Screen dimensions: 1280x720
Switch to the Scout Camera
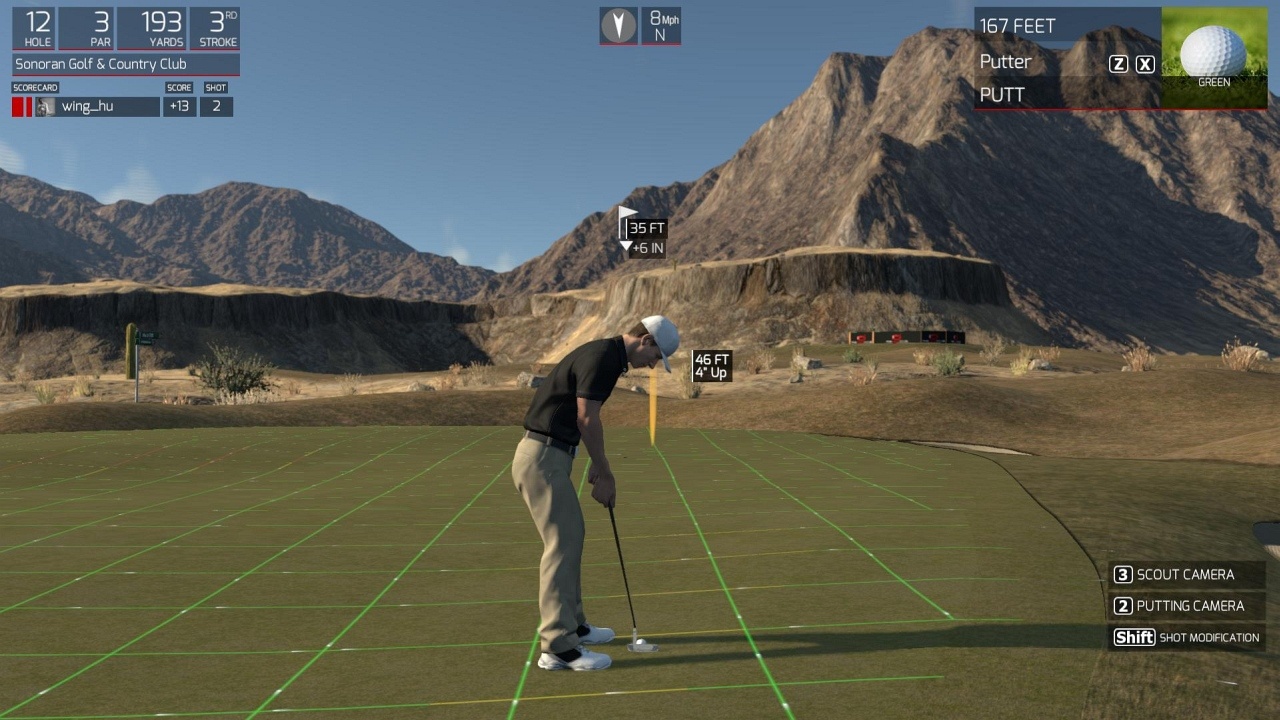(x=1185, y=575)
